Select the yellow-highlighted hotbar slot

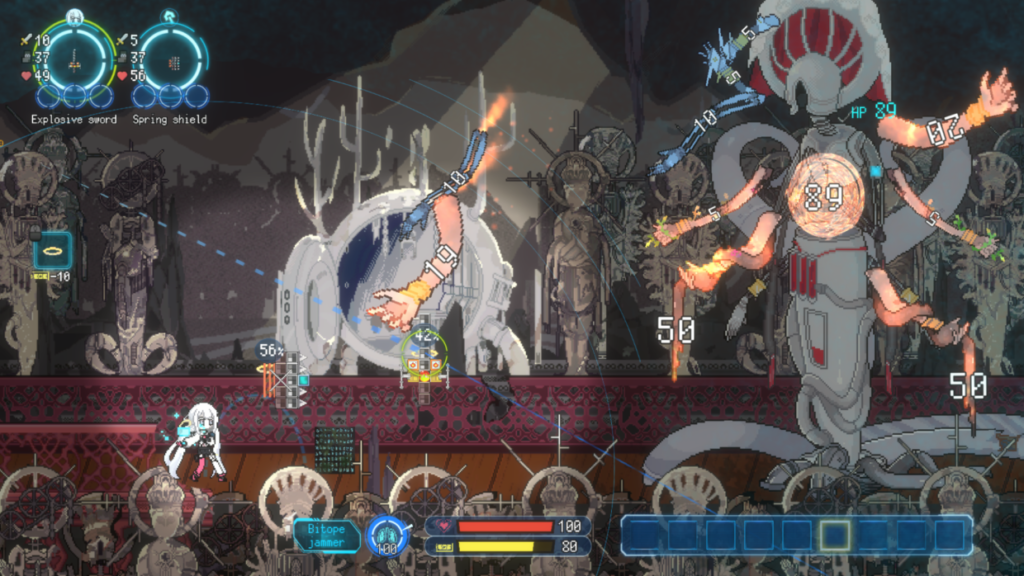coord(835,535)
